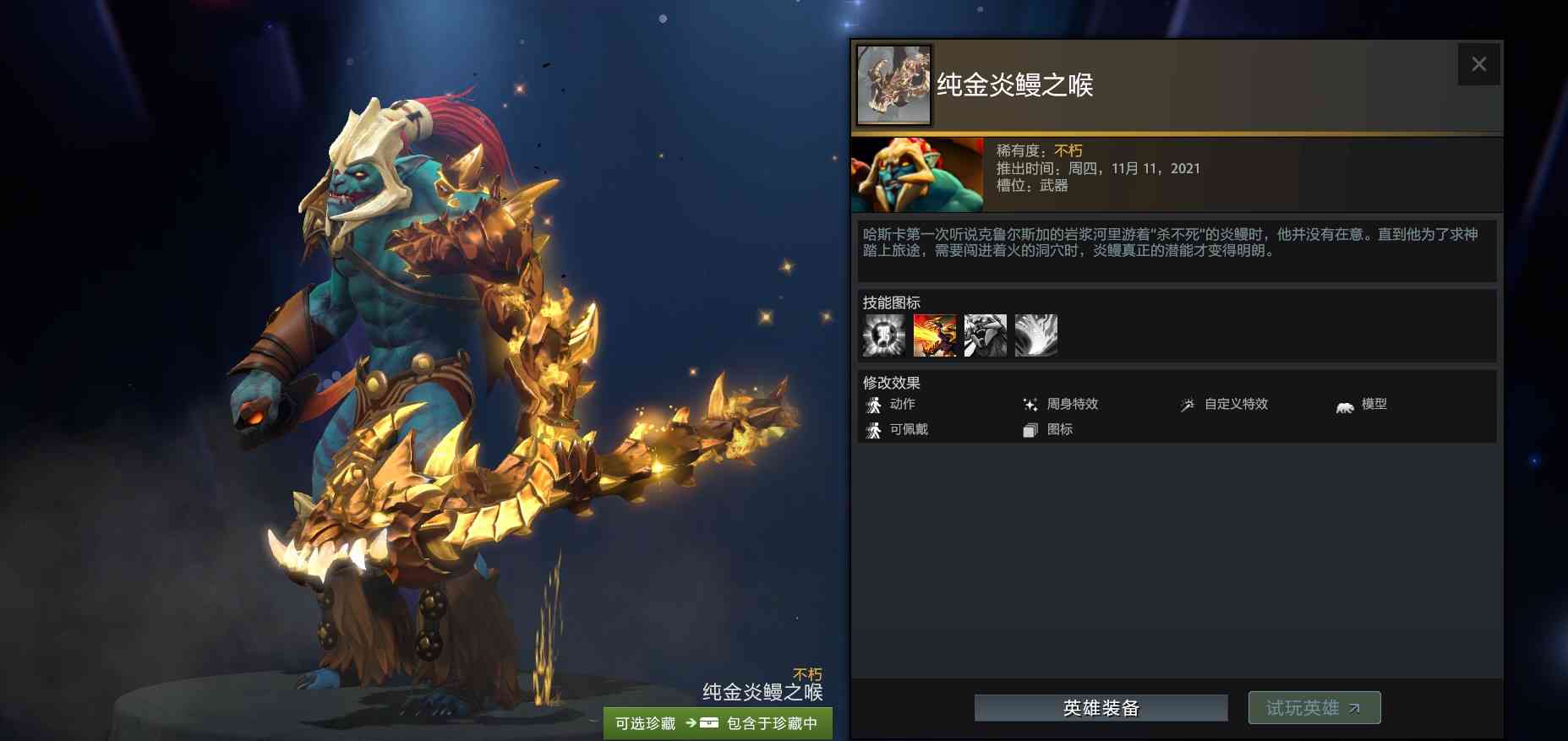Click the treasure chest icon in green banner
Viewport: 1568px width, 741px height.
coord(708,723)
